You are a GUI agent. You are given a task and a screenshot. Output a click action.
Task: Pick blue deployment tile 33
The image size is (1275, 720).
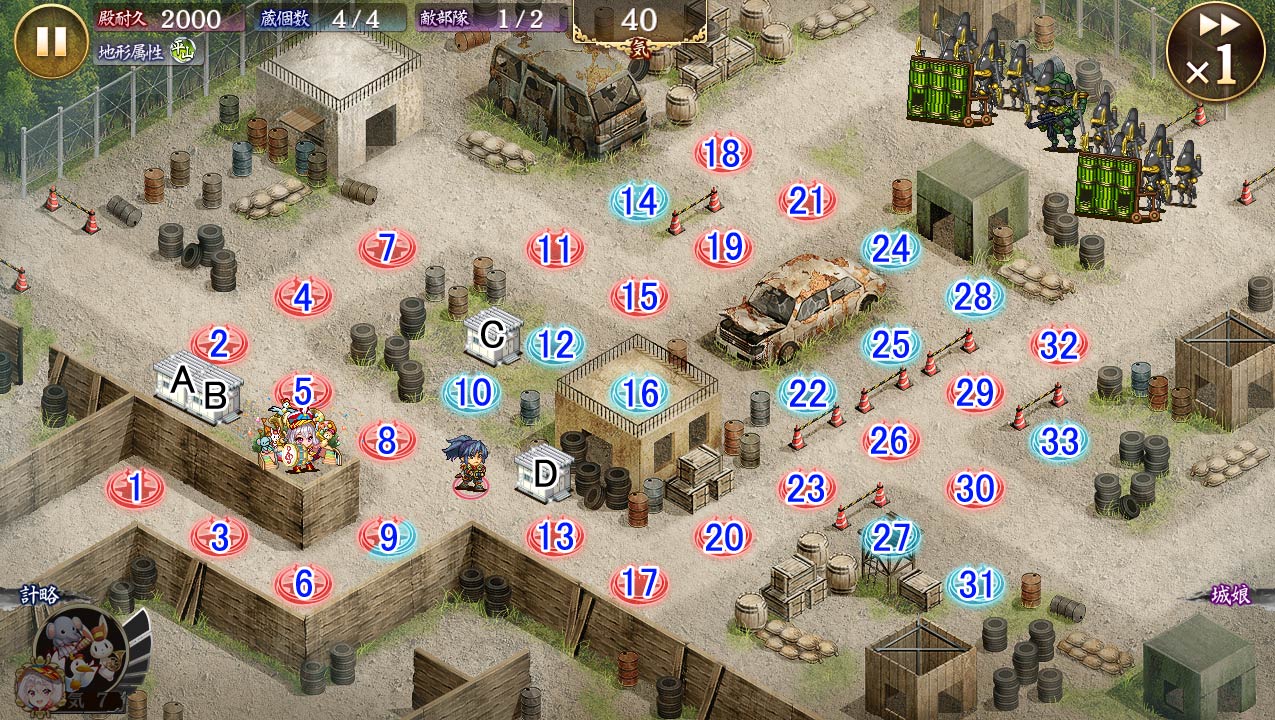point(1058,441)
